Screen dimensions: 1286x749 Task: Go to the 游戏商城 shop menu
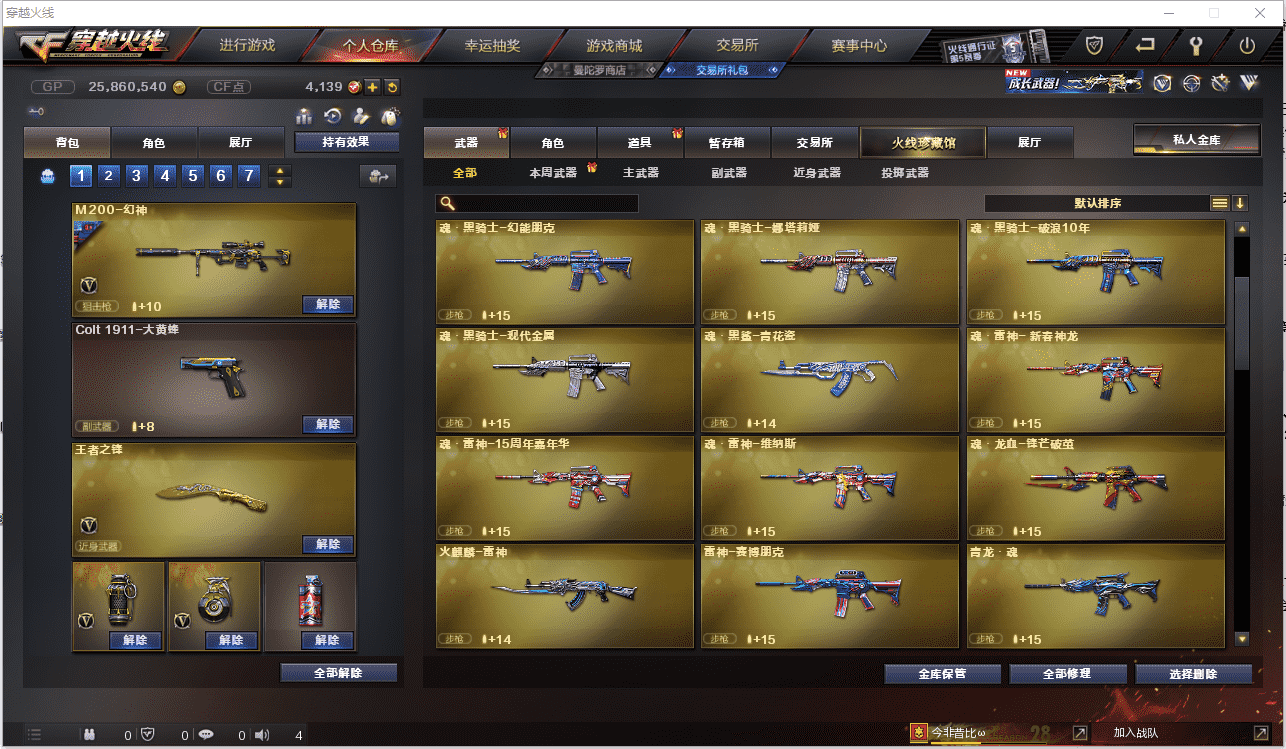614,46
